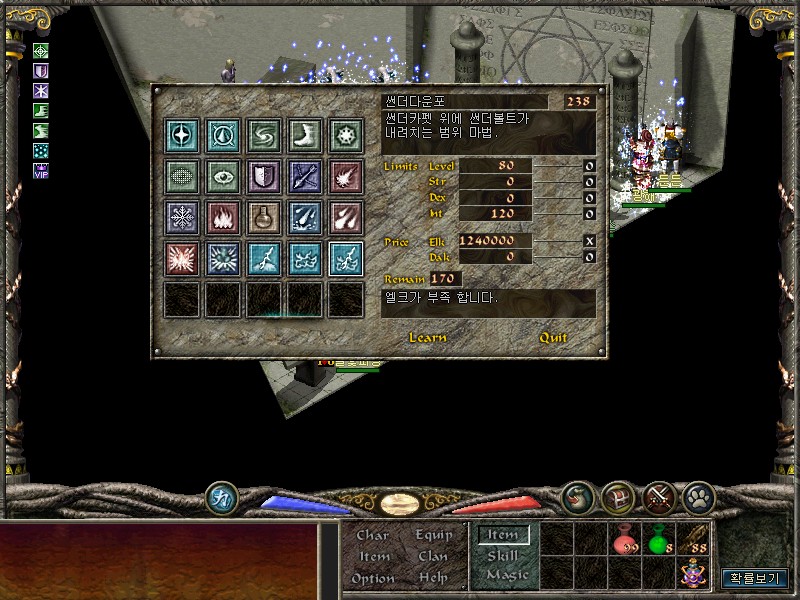Select the four-point star spell icon
The image size is (800, 600).
184,135
